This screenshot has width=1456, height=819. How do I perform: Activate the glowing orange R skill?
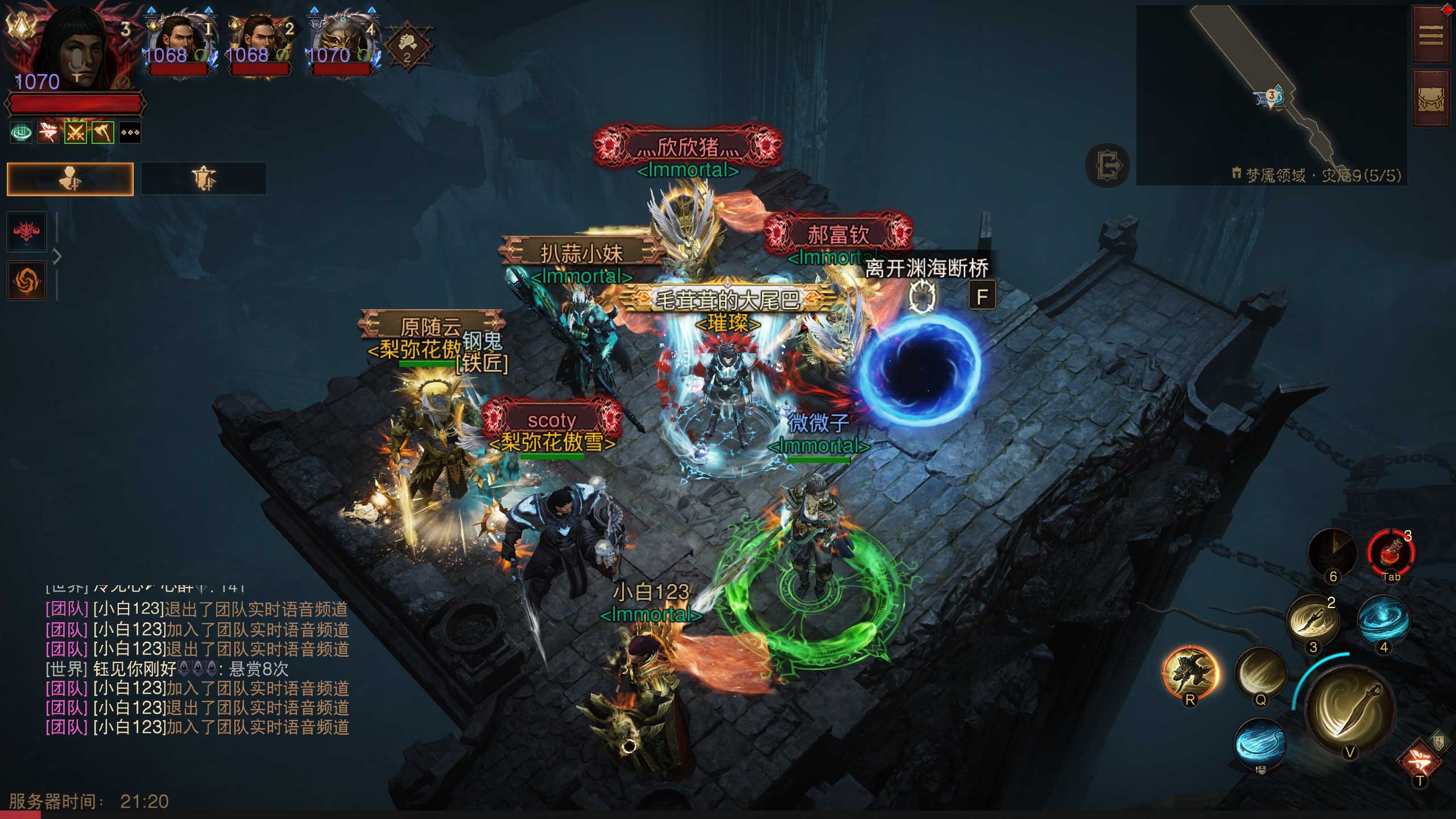pos(1190,674)
